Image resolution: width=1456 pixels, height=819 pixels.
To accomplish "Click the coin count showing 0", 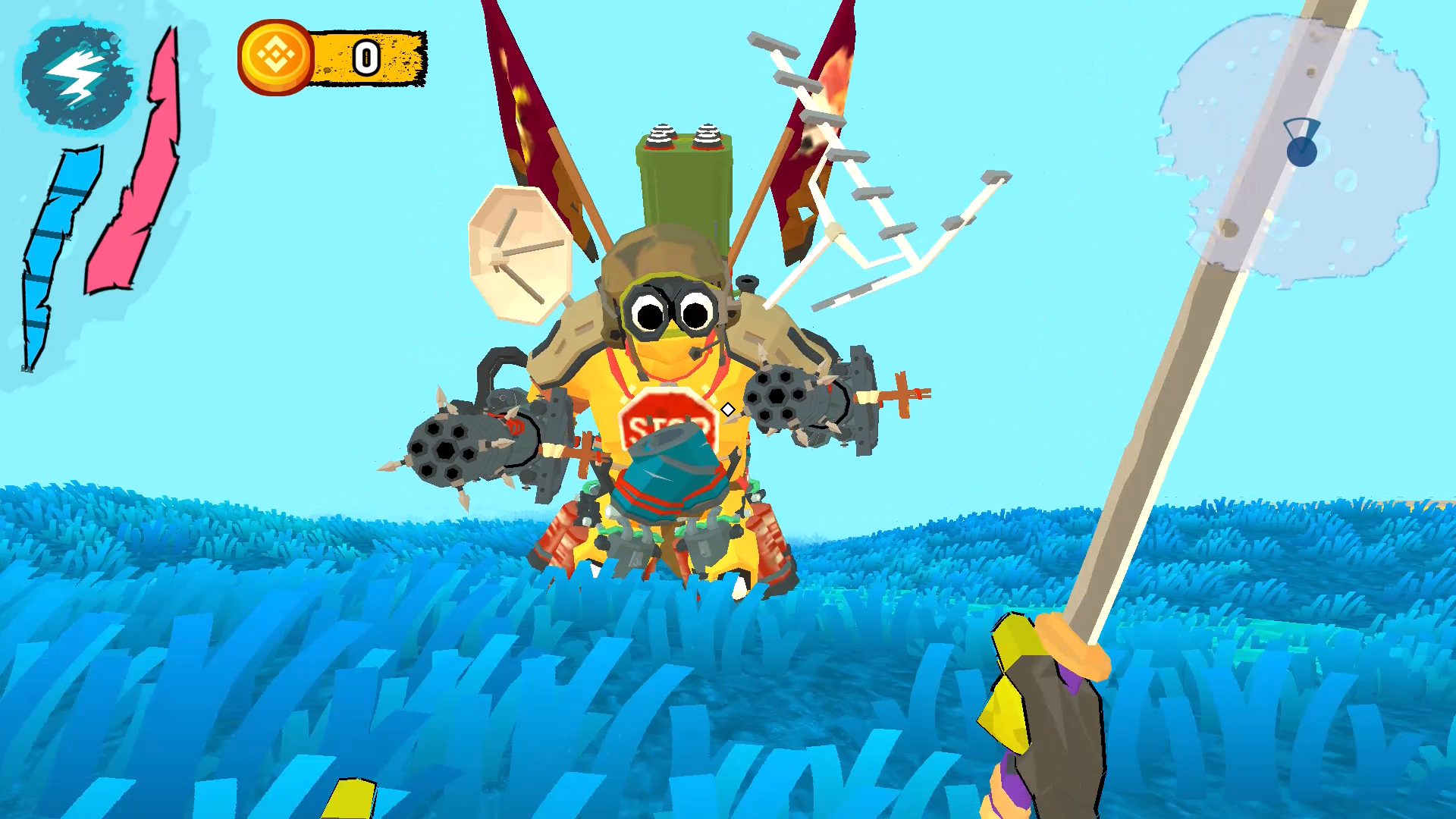I will (366, 57).
